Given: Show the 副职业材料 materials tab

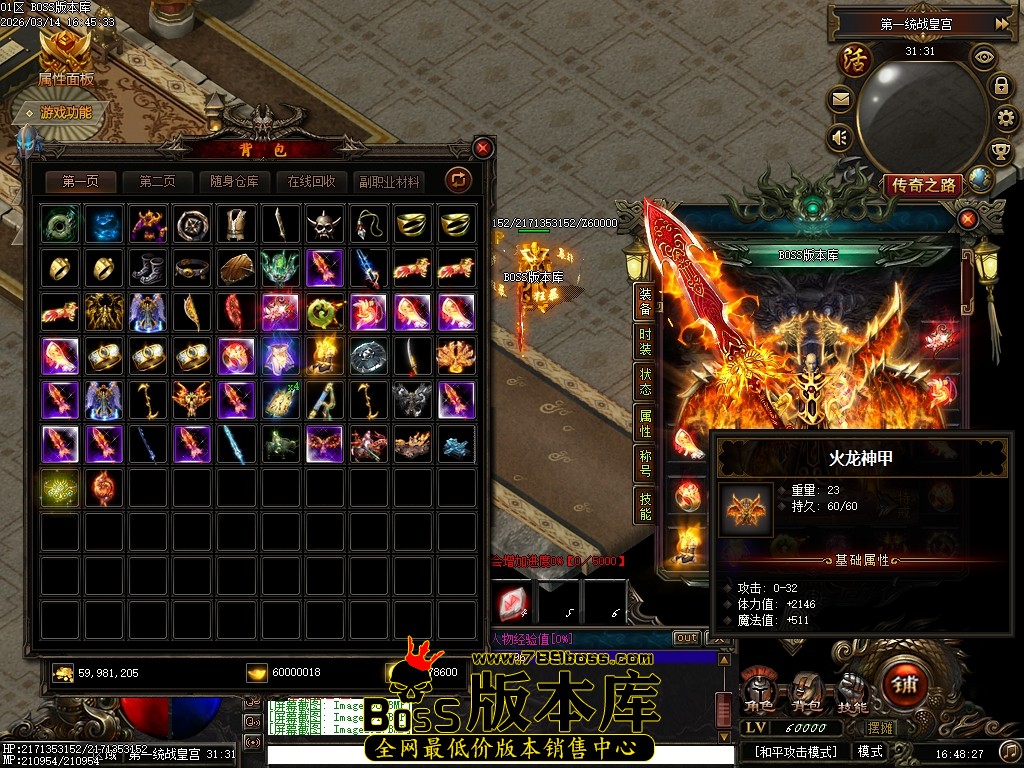Looking at the screenshot, I should click(x=389, y=182).
